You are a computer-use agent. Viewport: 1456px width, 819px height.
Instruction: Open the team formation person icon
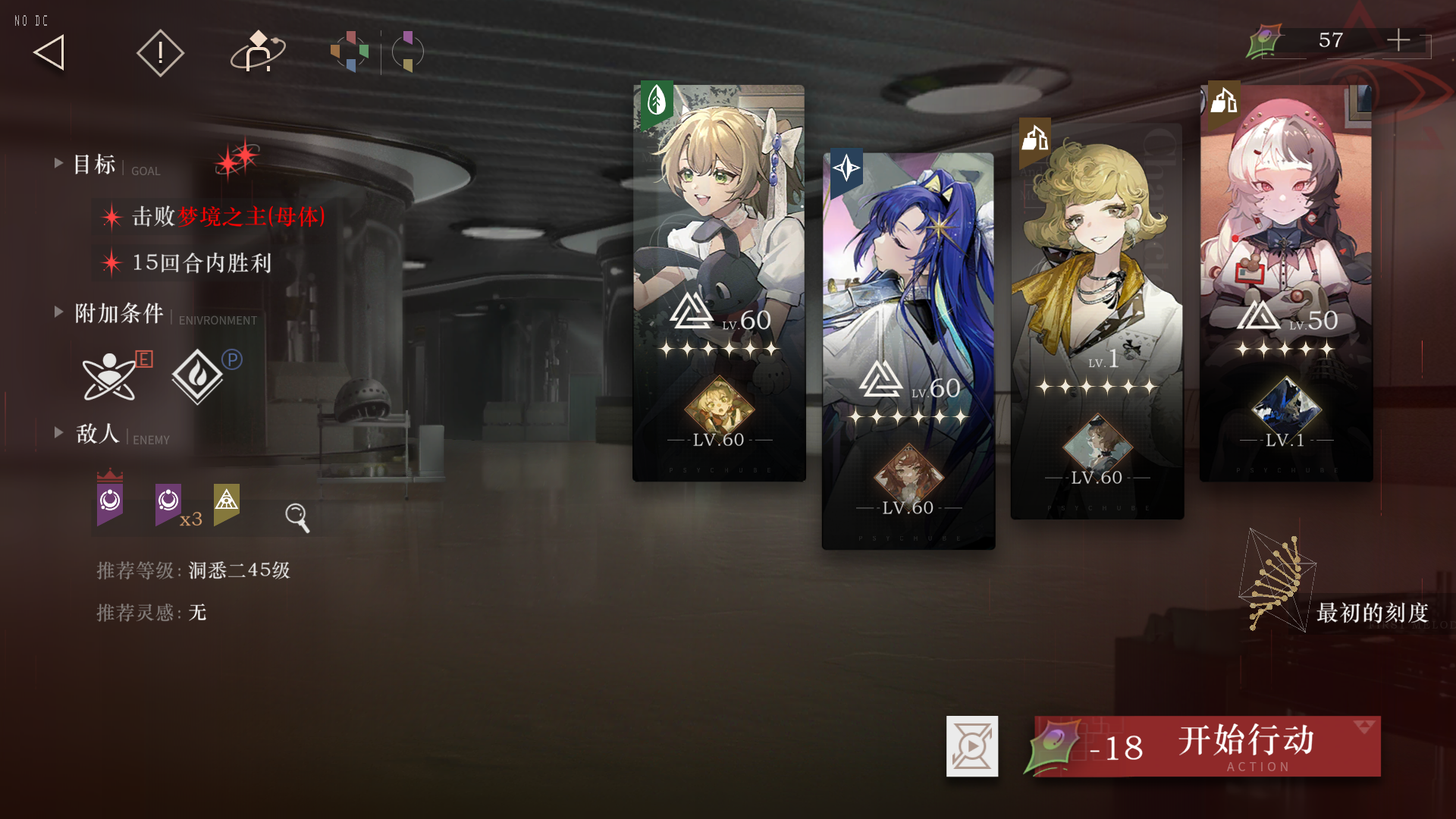258,52
